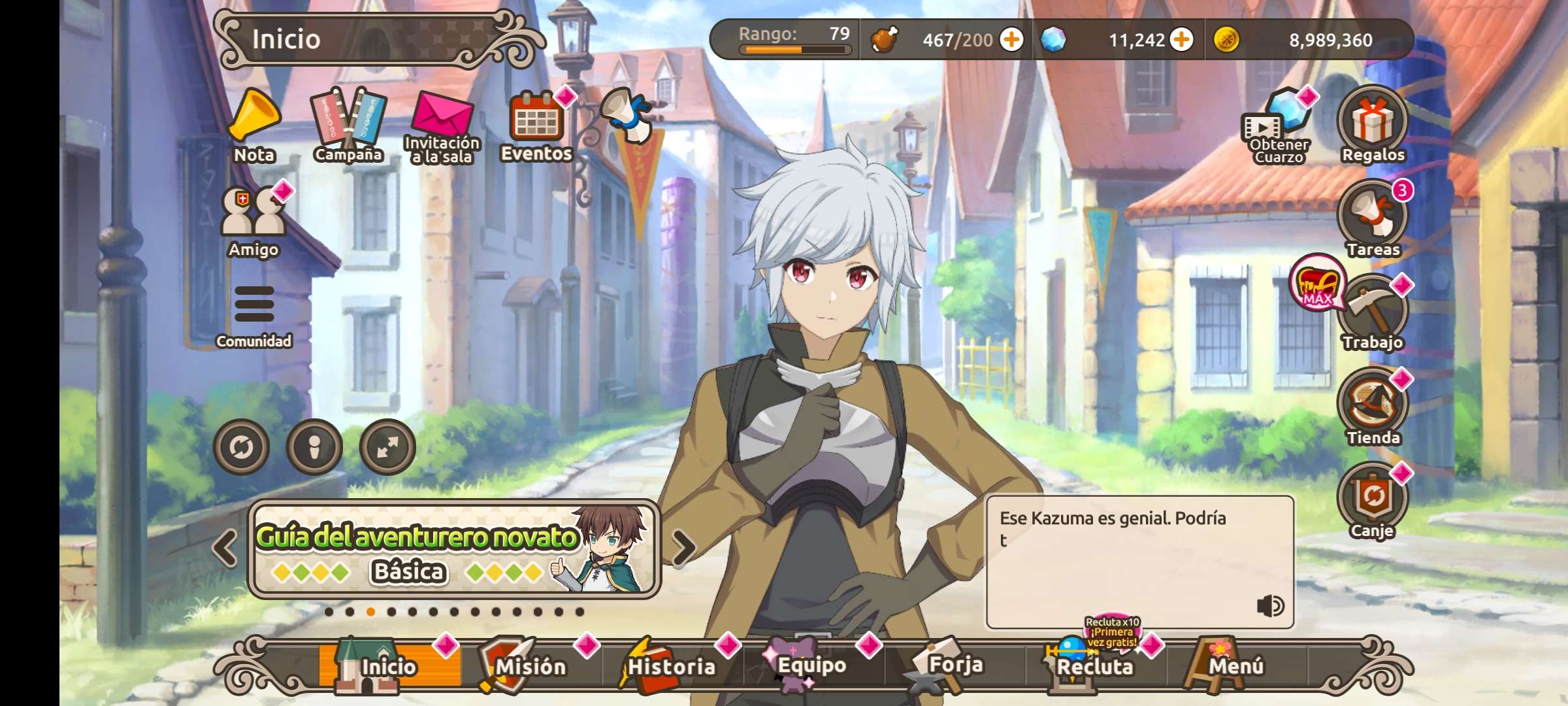
Task: Add stamina with the meat plus button
Action: tap(1011, 40)
